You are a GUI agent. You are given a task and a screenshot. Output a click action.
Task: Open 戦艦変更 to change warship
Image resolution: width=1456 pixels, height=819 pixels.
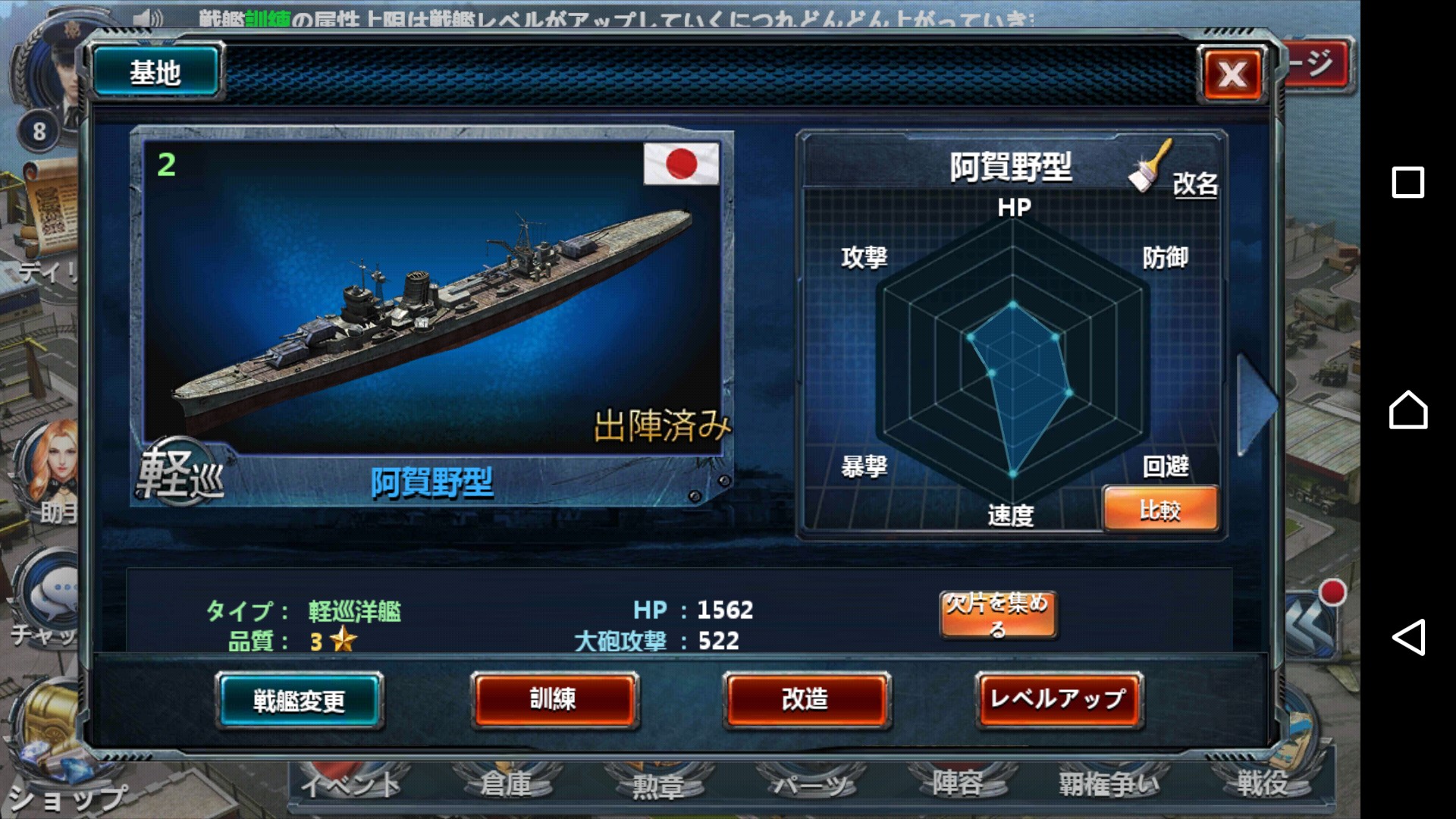point(300,700)
